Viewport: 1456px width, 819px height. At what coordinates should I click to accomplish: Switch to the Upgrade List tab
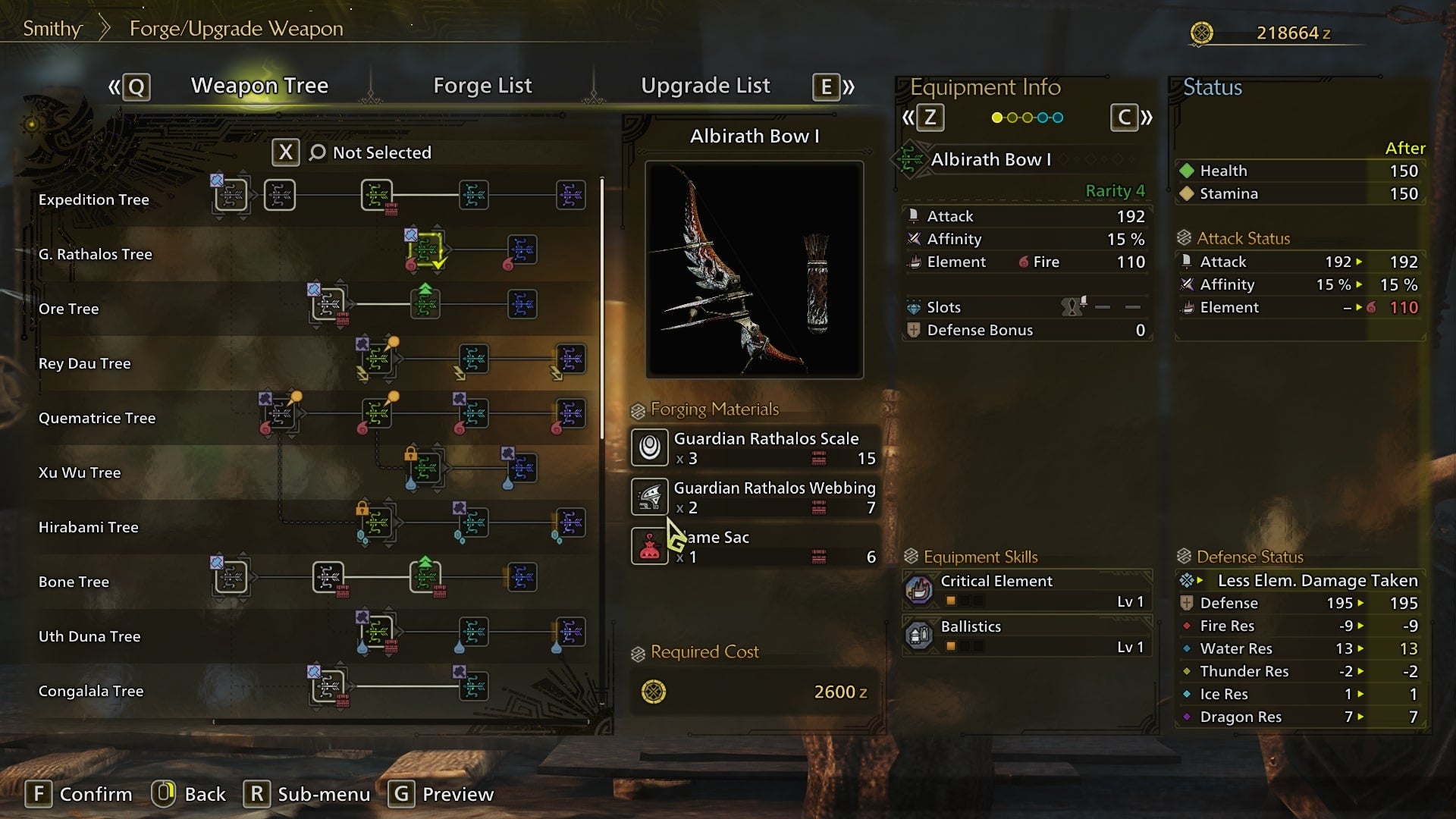pos(705,86)
